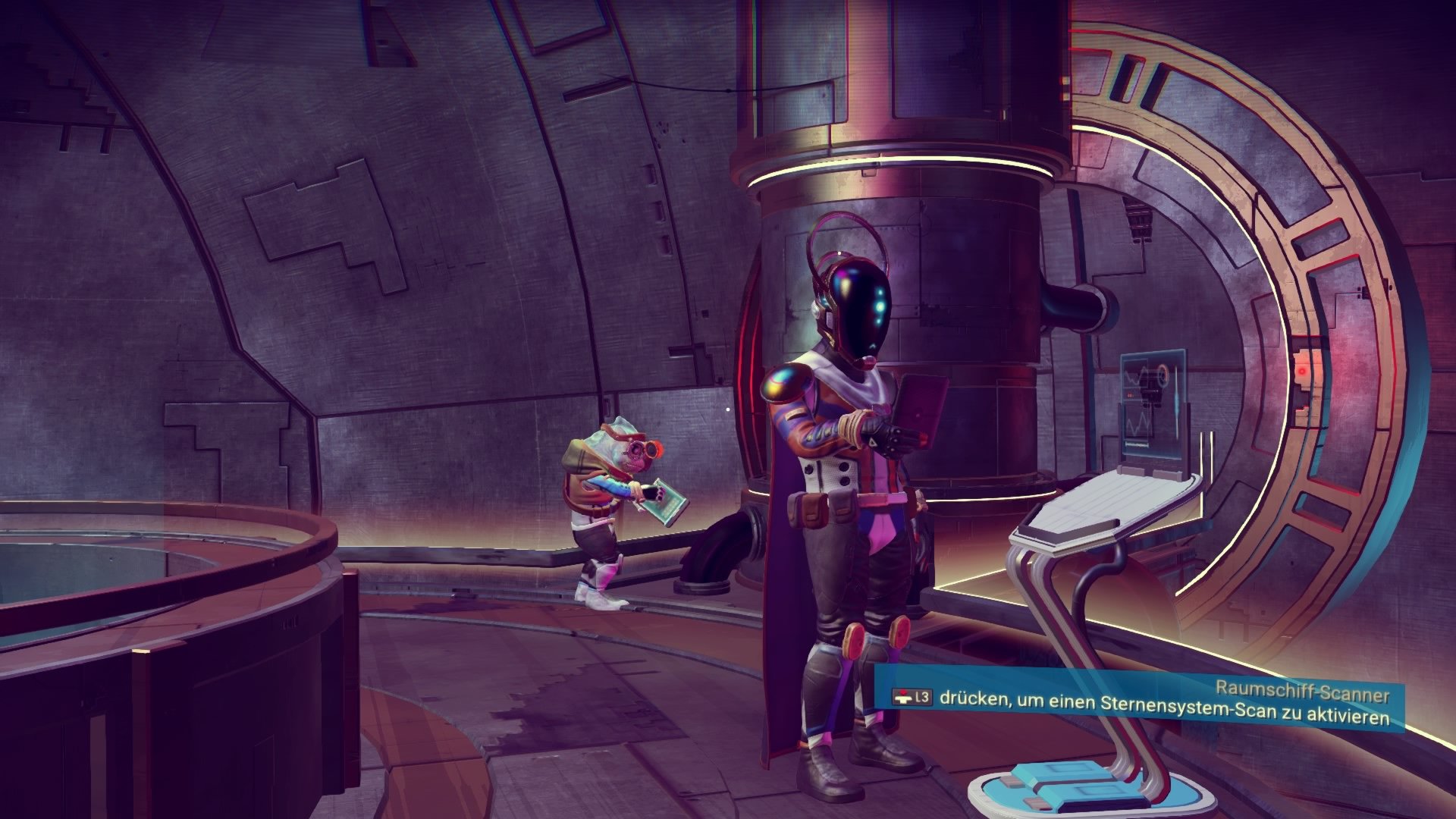Click the lower heartbeat graph on the holographic display
This screenshot has width=1456, height=819.
1137,423
